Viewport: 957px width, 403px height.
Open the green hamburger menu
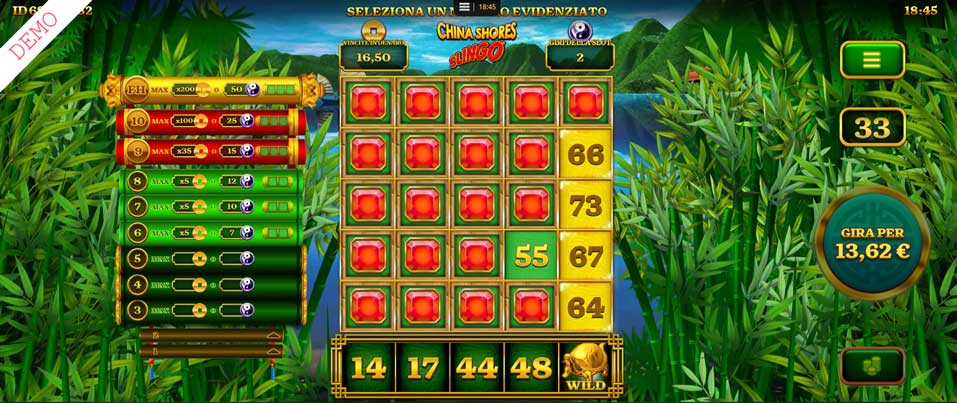click(x=872, y=60)
